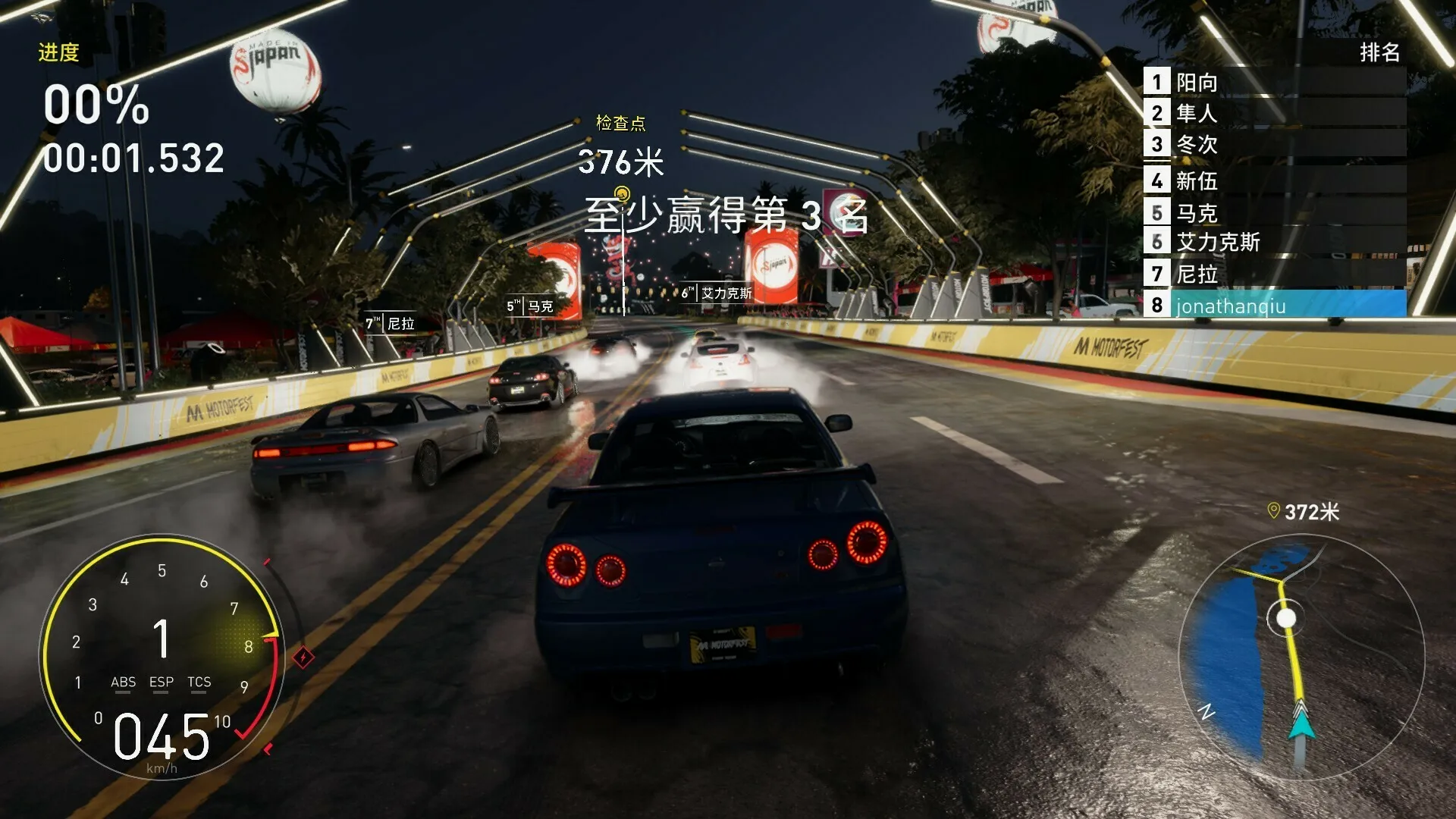This screenshot has height=819, width=1456.
Task: Click the nitro boost icon beside the tachometer
Action: point(303,657)
